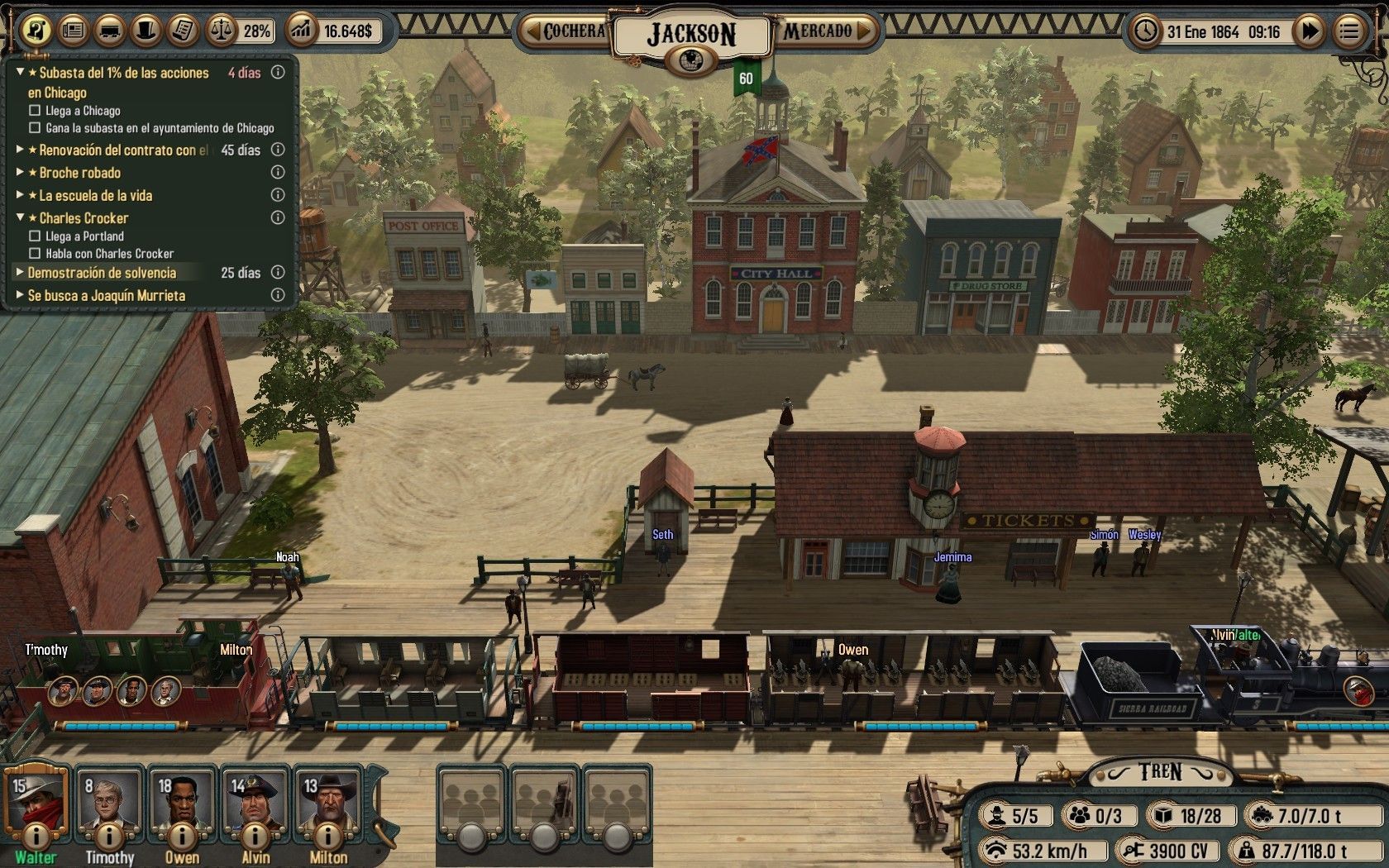This screenshot has height=868, width=1389.
Task: Open the train wagon management icon
Action: (110, 31)
